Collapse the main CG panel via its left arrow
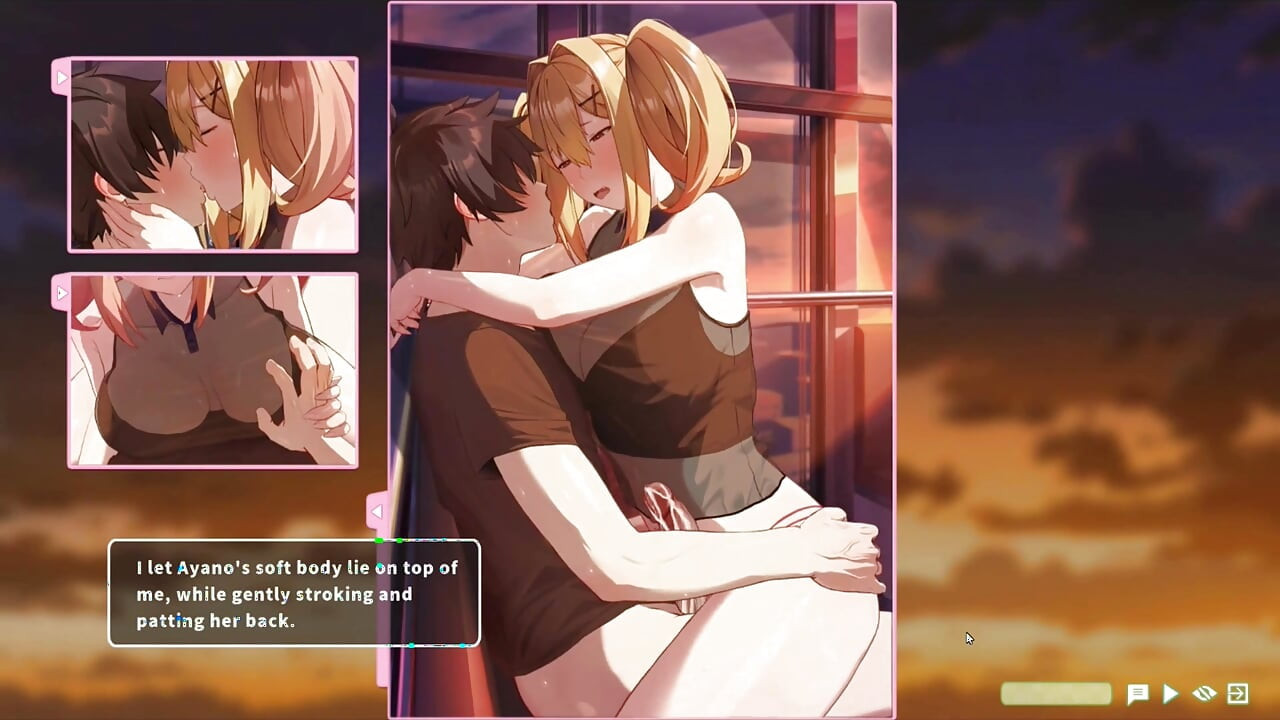 (x=376, y=511)
